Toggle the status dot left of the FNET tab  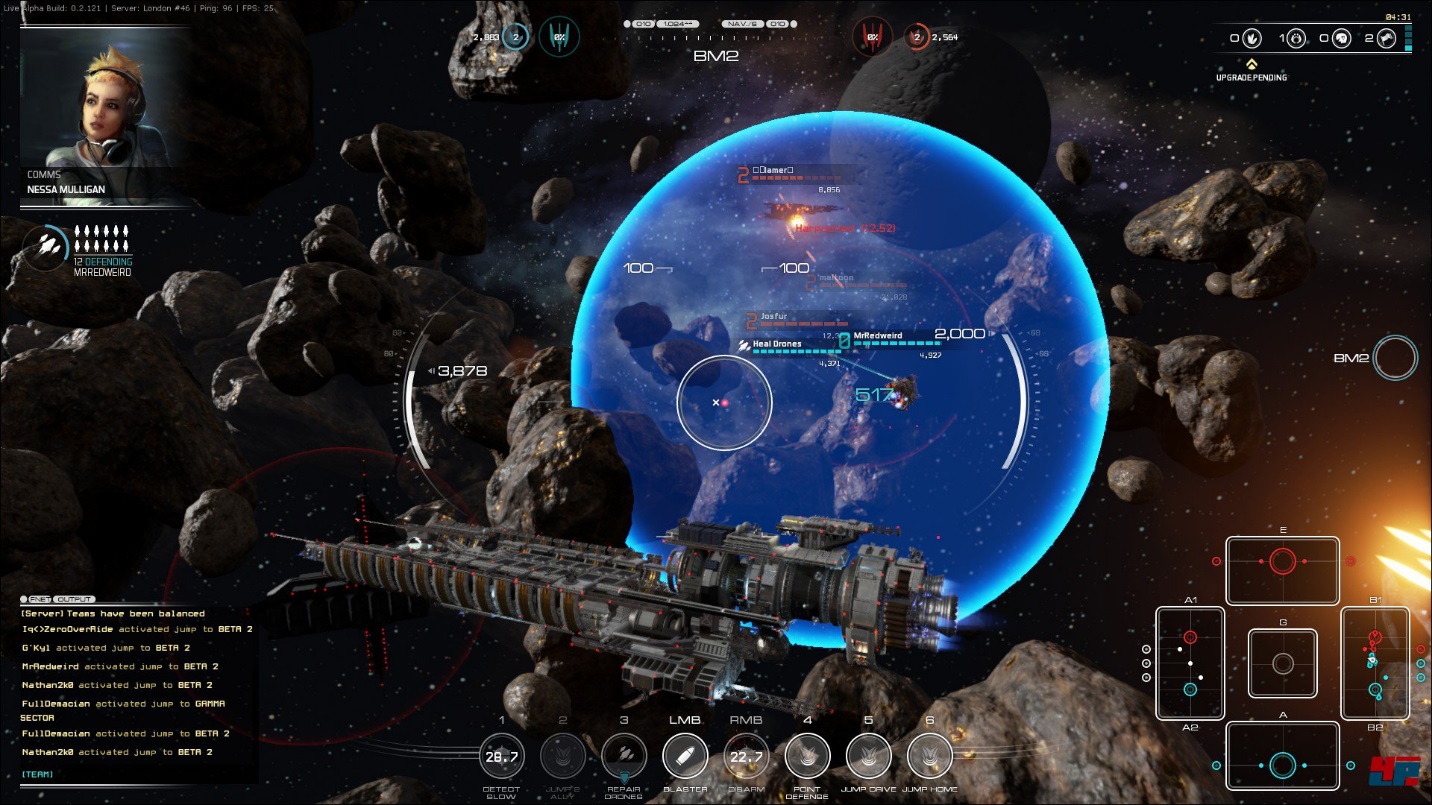[22, 598]
